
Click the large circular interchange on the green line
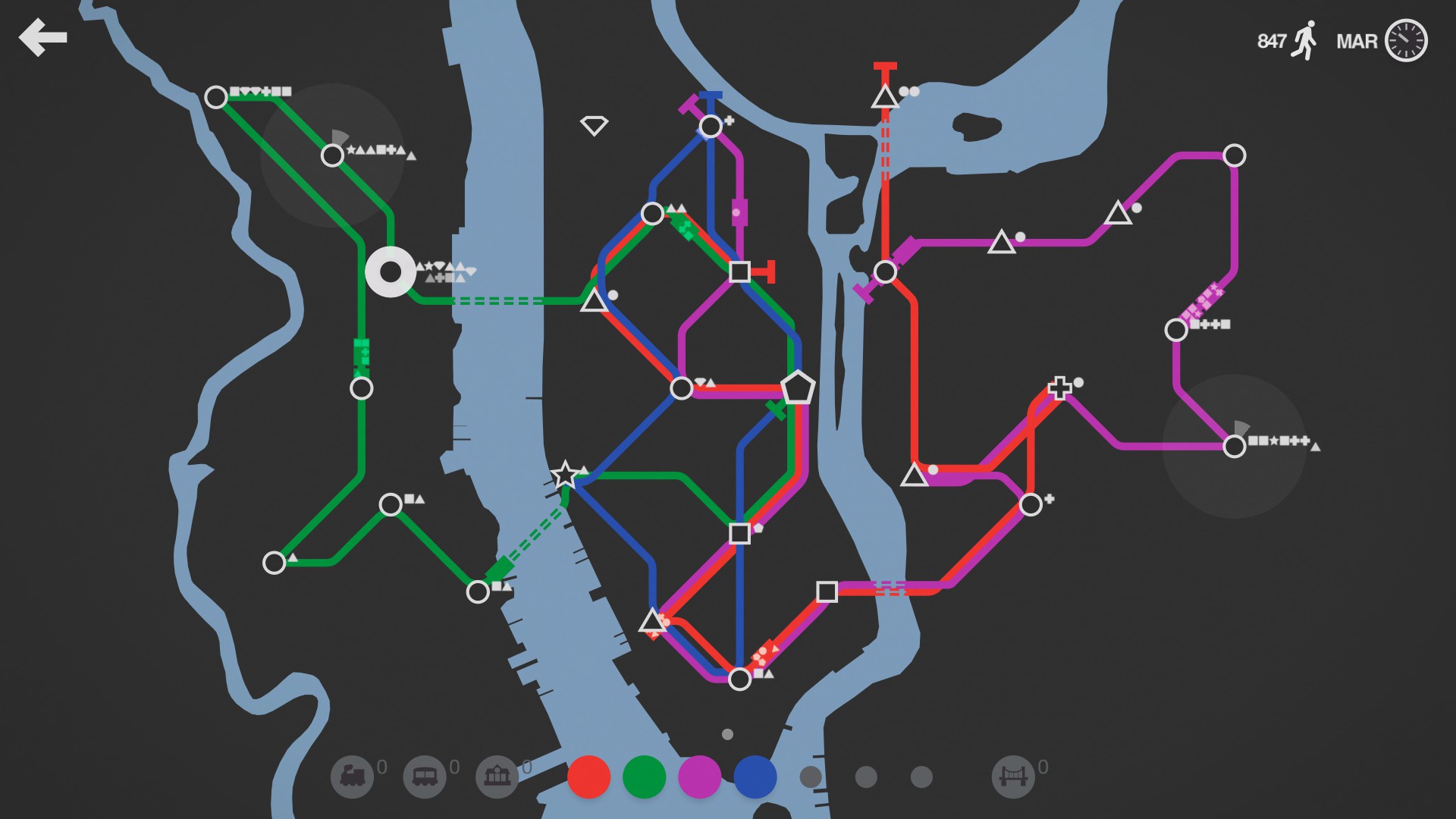click(392, 271)
